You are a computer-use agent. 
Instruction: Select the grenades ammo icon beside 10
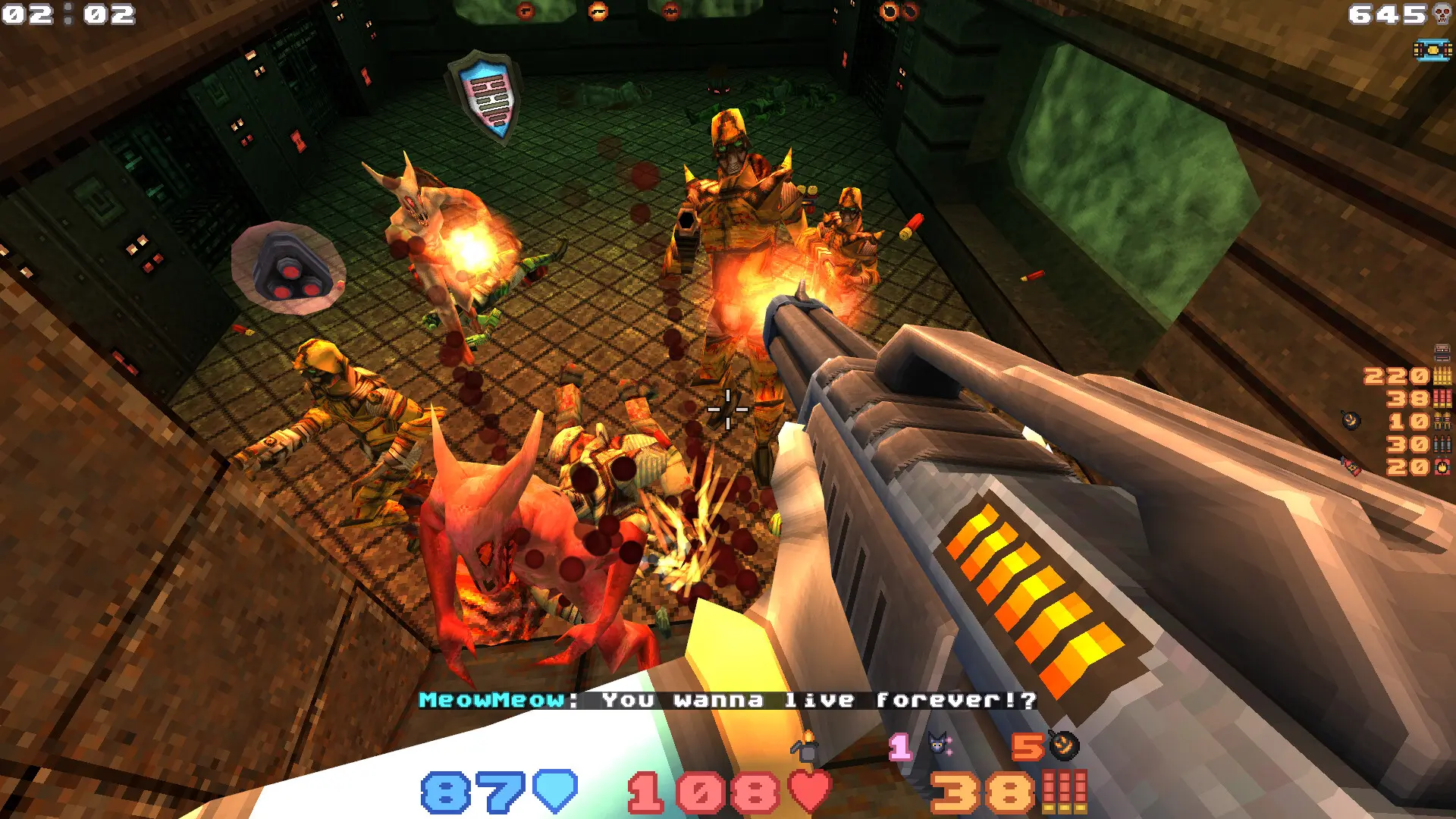[x=1442, y=421]
